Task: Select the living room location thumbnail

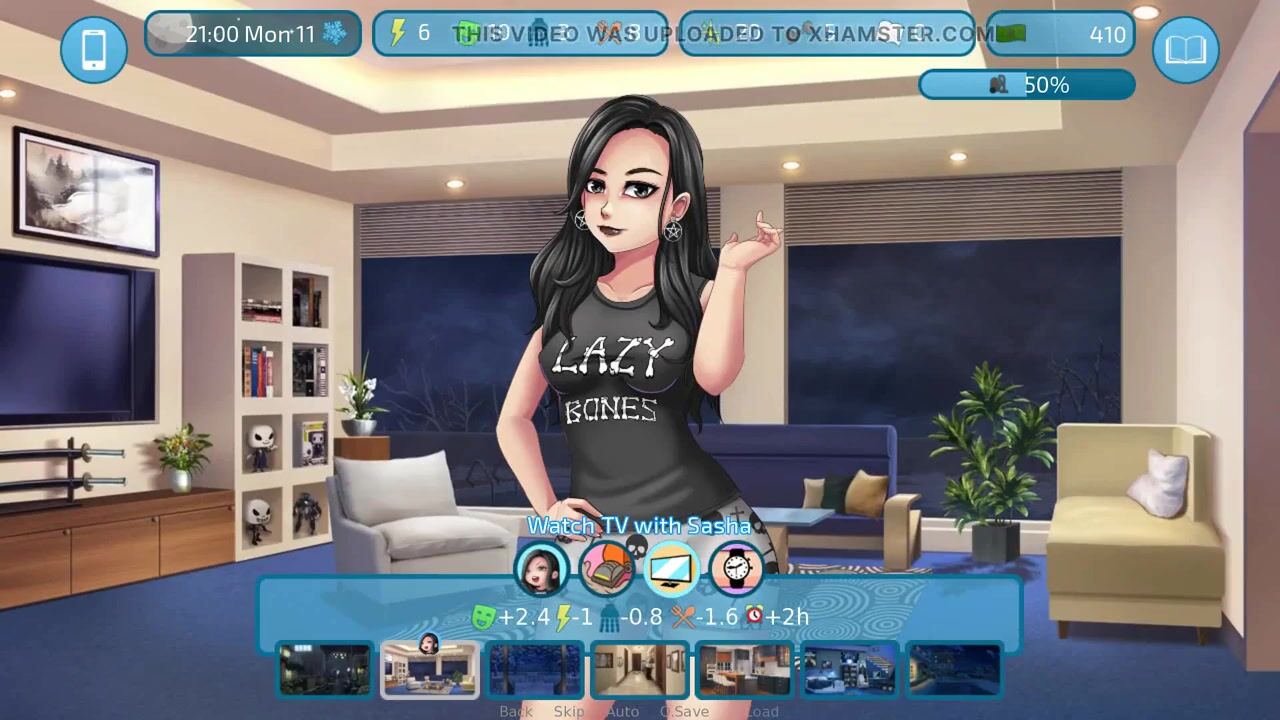Action: coord(430,669)
